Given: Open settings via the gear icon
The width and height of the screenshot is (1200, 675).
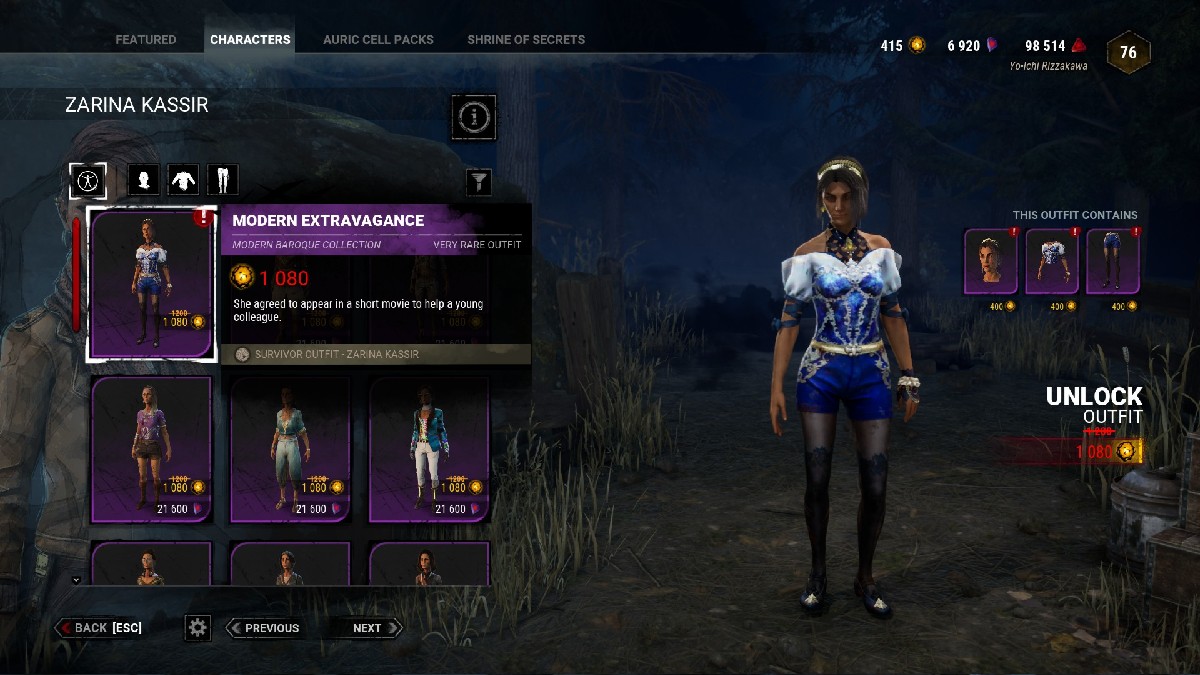Looking at the screenshot, I should pos(198,628).
